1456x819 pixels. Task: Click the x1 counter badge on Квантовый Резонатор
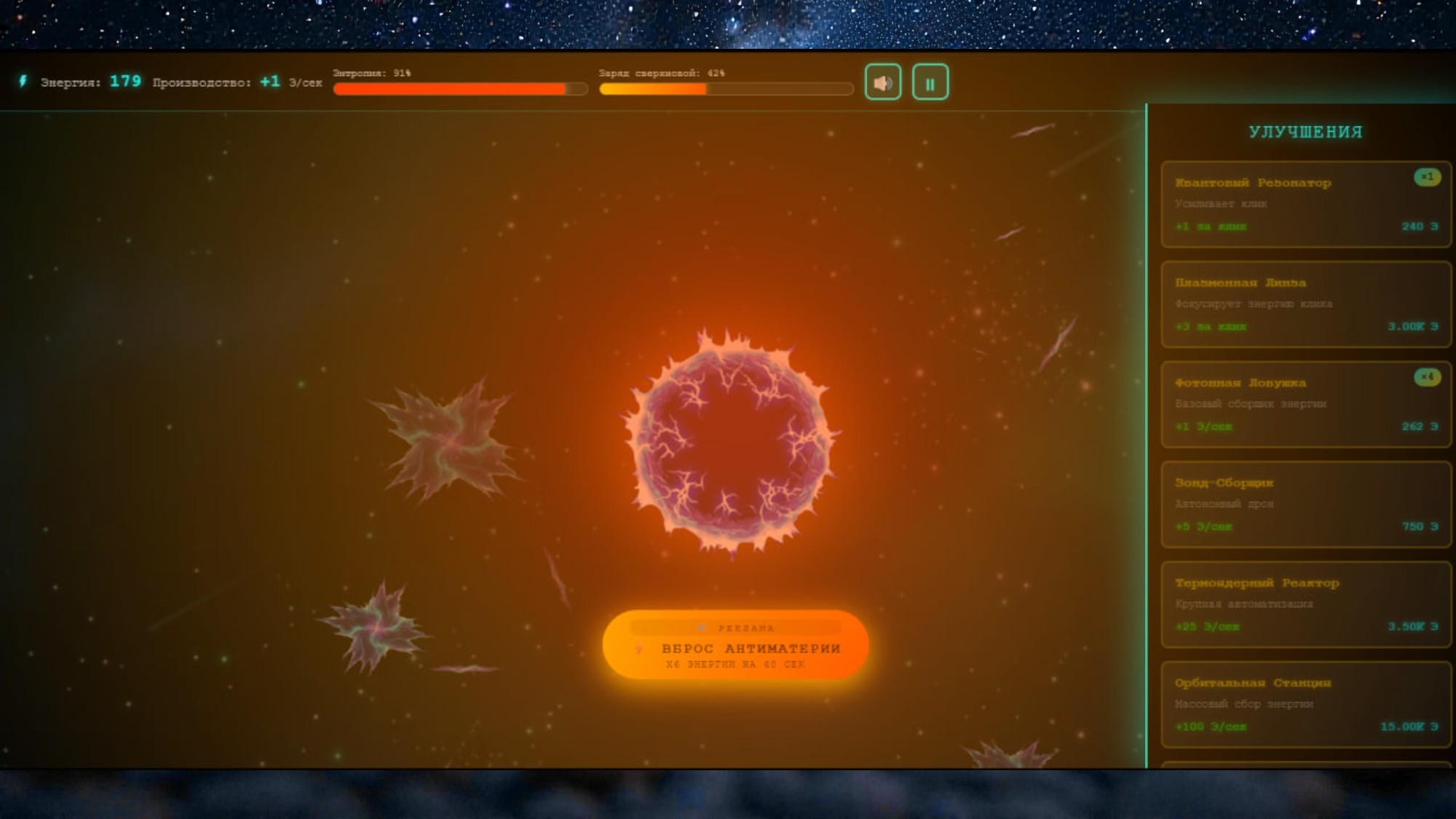tap(1427, 176)
